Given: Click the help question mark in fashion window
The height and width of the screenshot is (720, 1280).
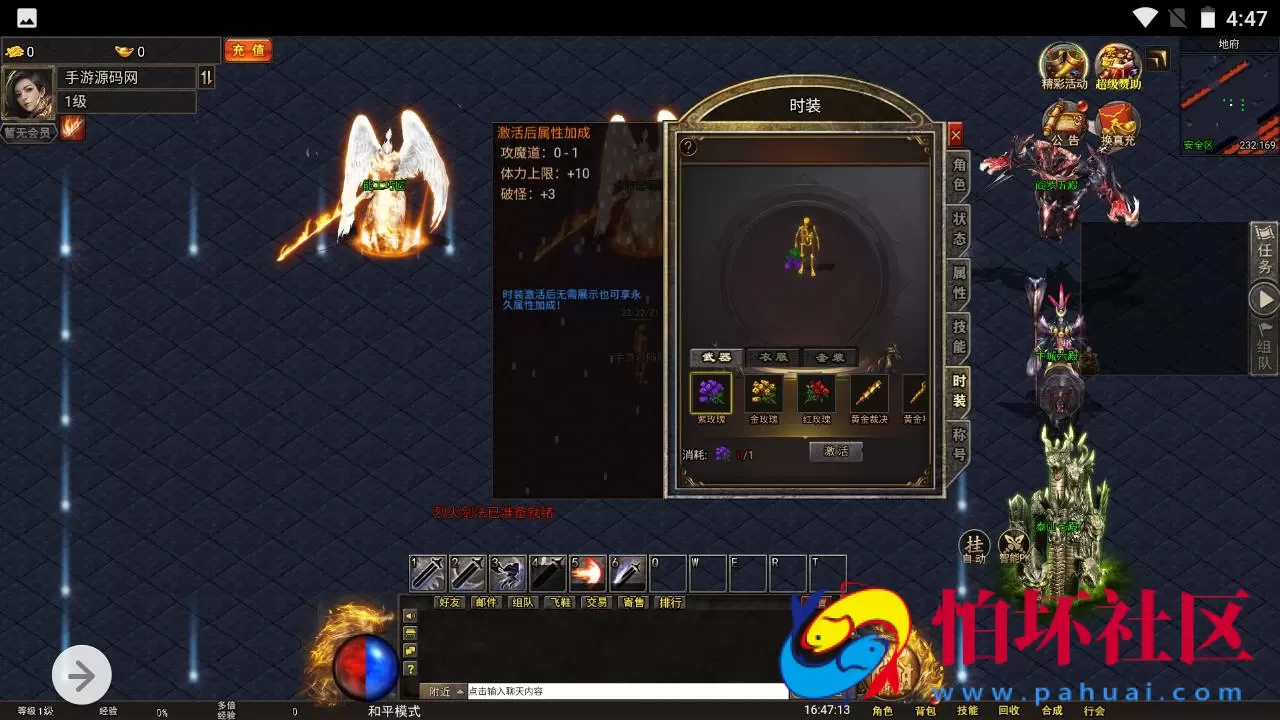Looking at the screenshot, I should (x=690, y=148).
